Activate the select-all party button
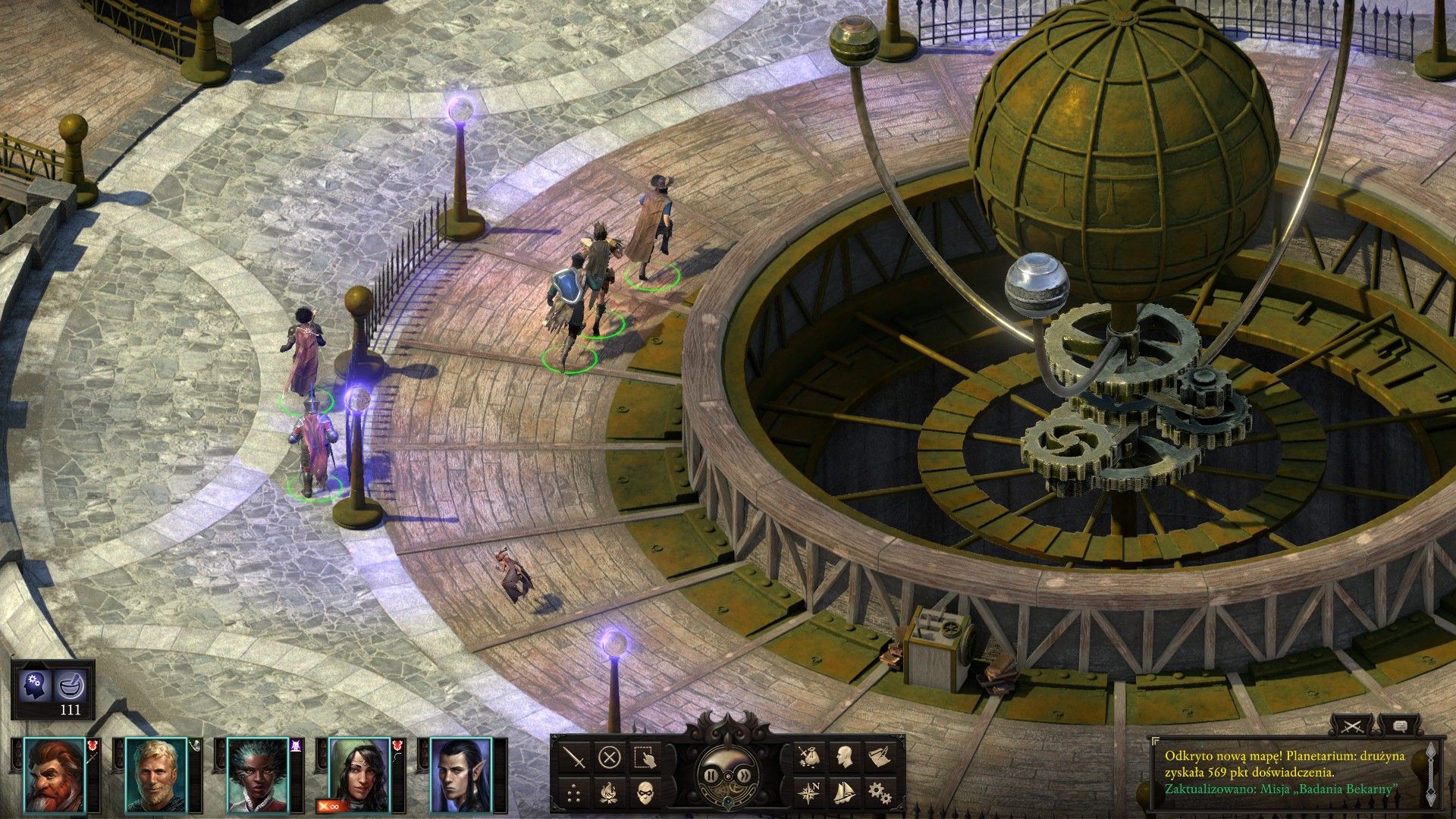 tap(645, 757)
